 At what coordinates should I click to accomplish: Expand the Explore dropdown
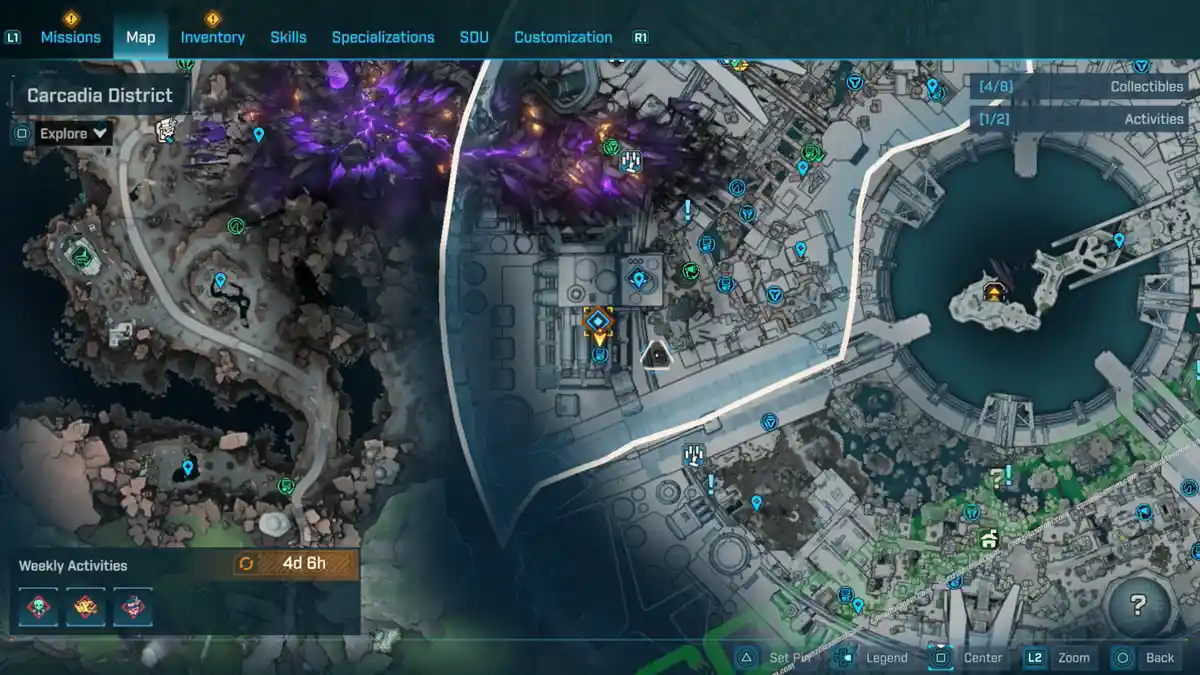[73, 133]
